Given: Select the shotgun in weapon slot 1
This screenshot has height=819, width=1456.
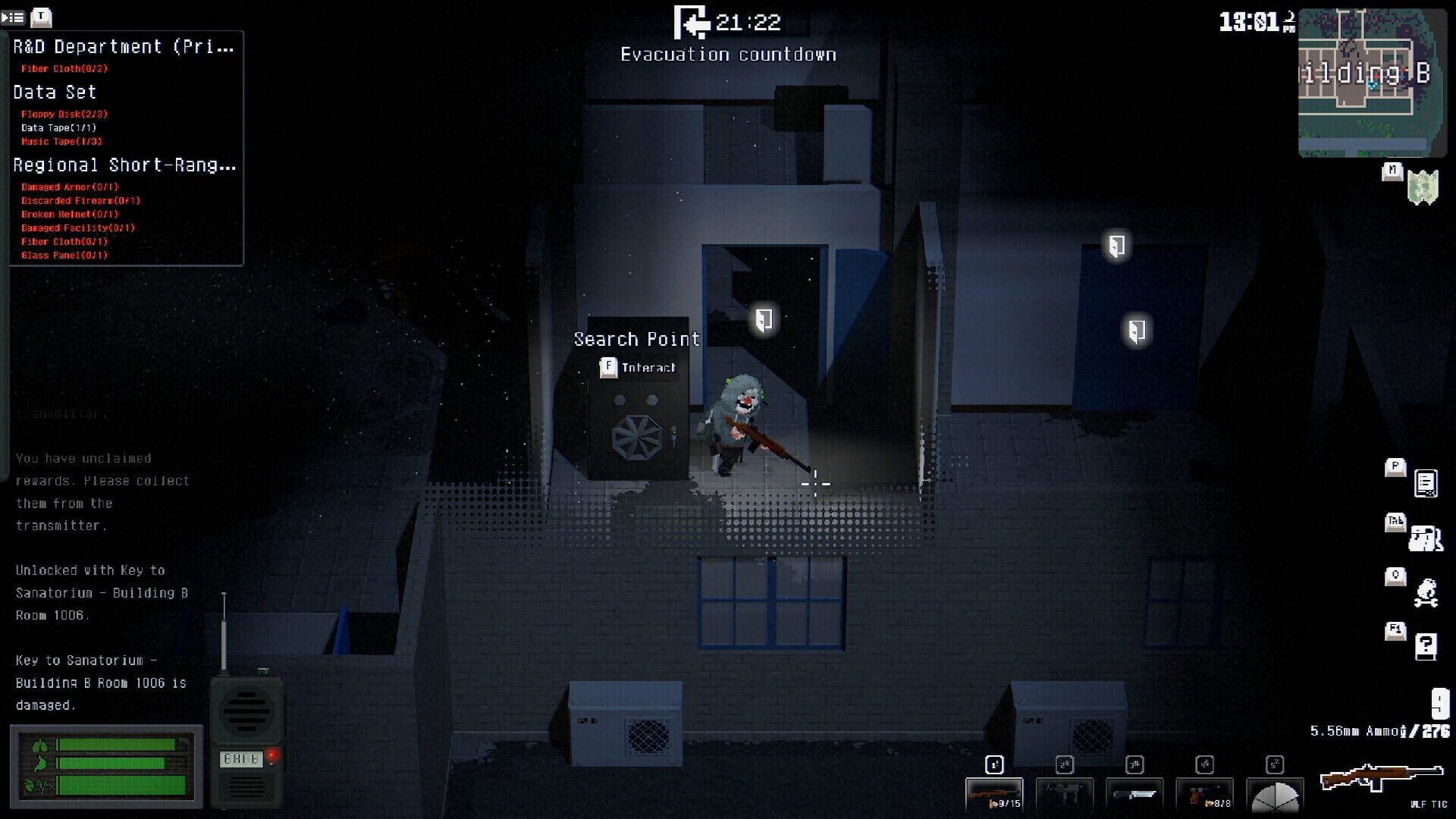Looking at the screenshot, I should (994, 793).
